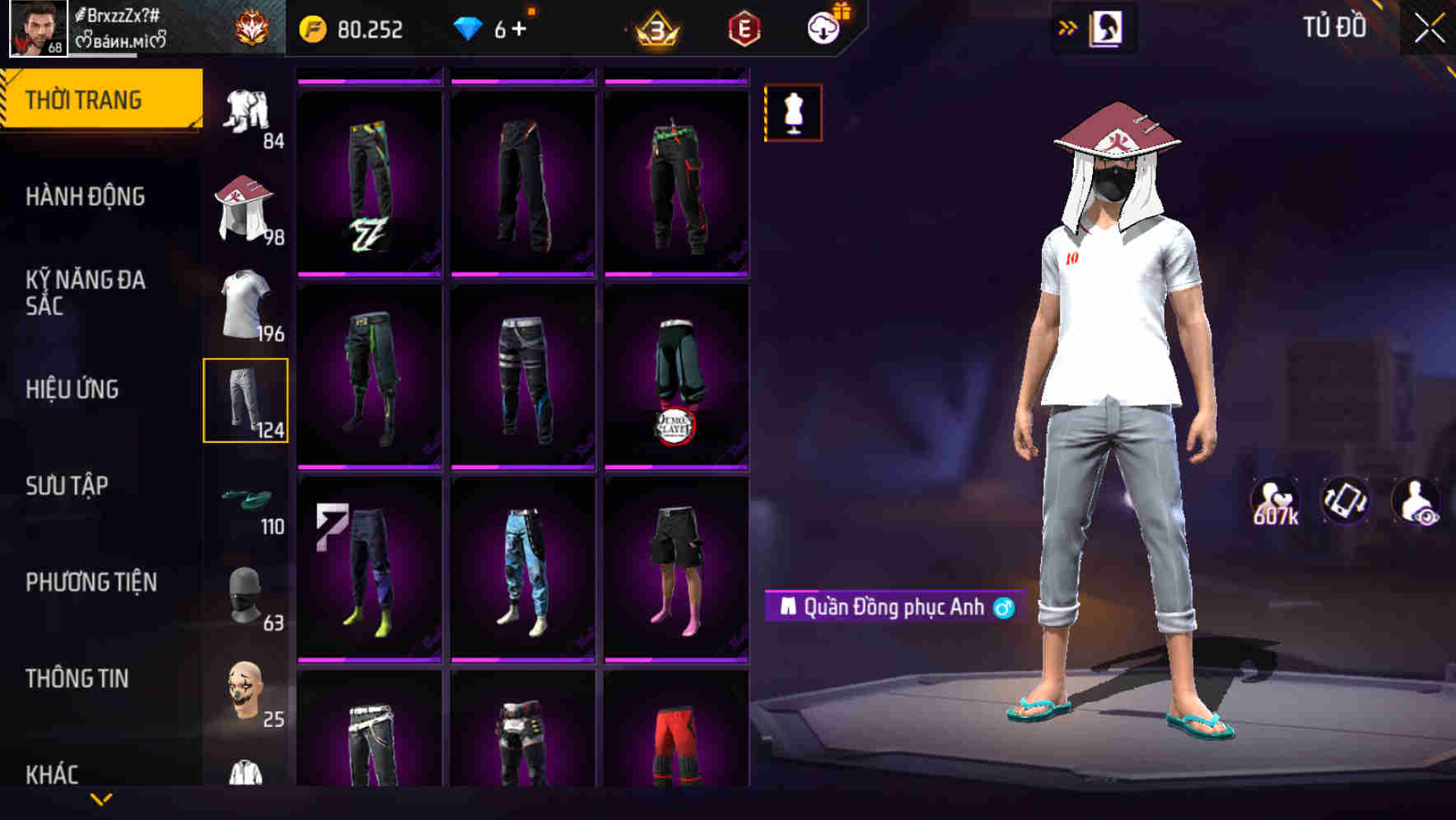This screenshot has height=820, width=1456.
Task: Open the red Evo badge icon
Action: [x=743, y=27]
